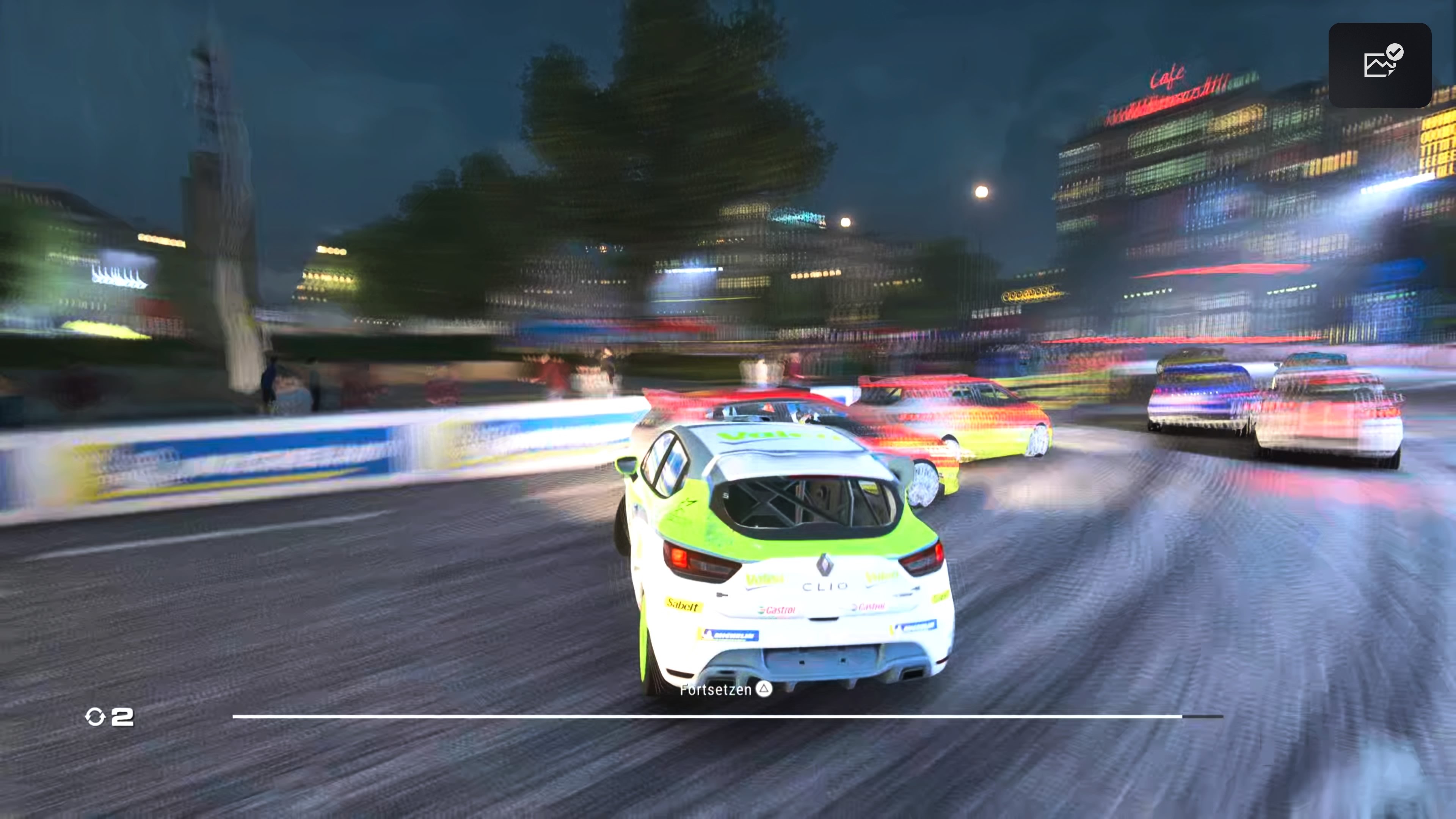Click the lap number 2 indicator
The width and height of the screenshot is (1456, 819).
122,718
